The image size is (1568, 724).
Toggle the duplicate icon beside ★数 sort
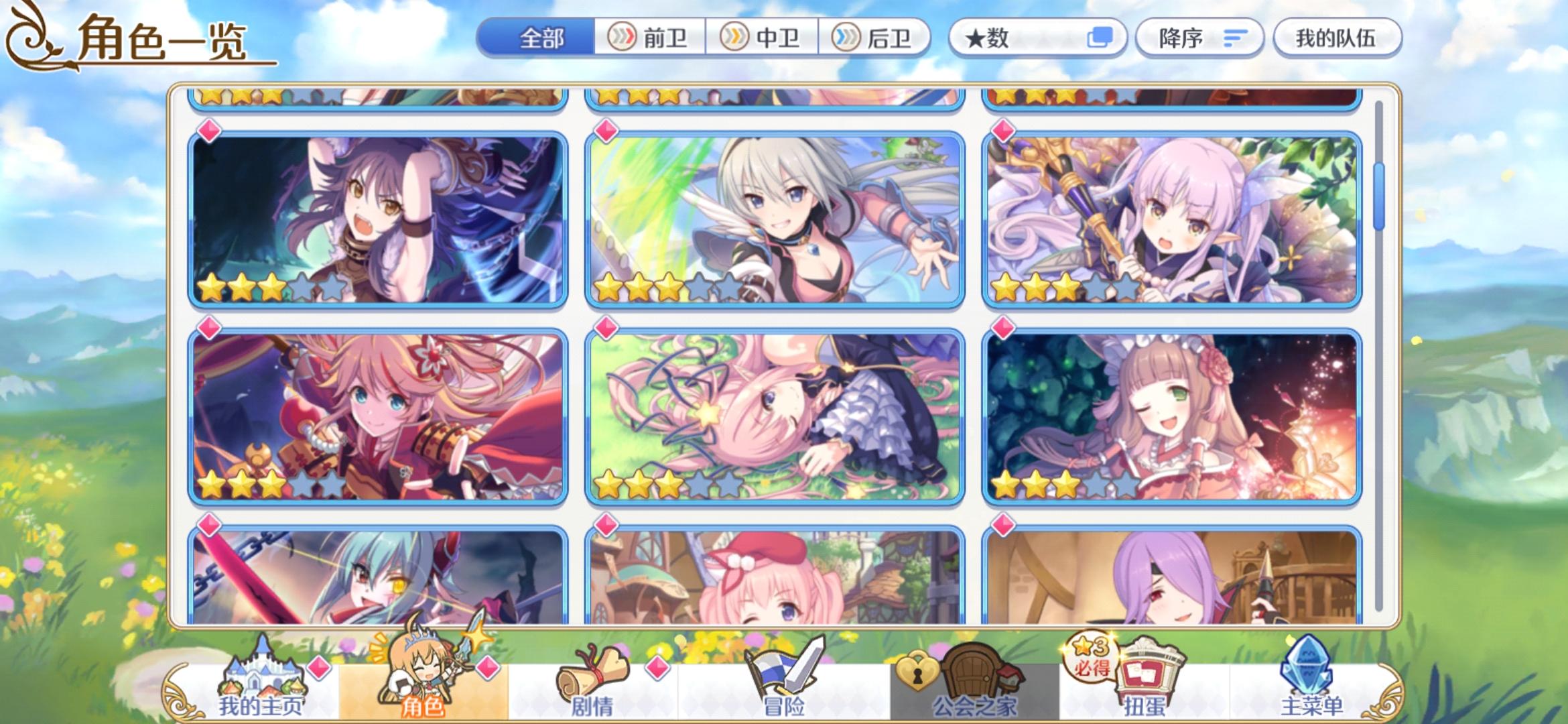1101,38
